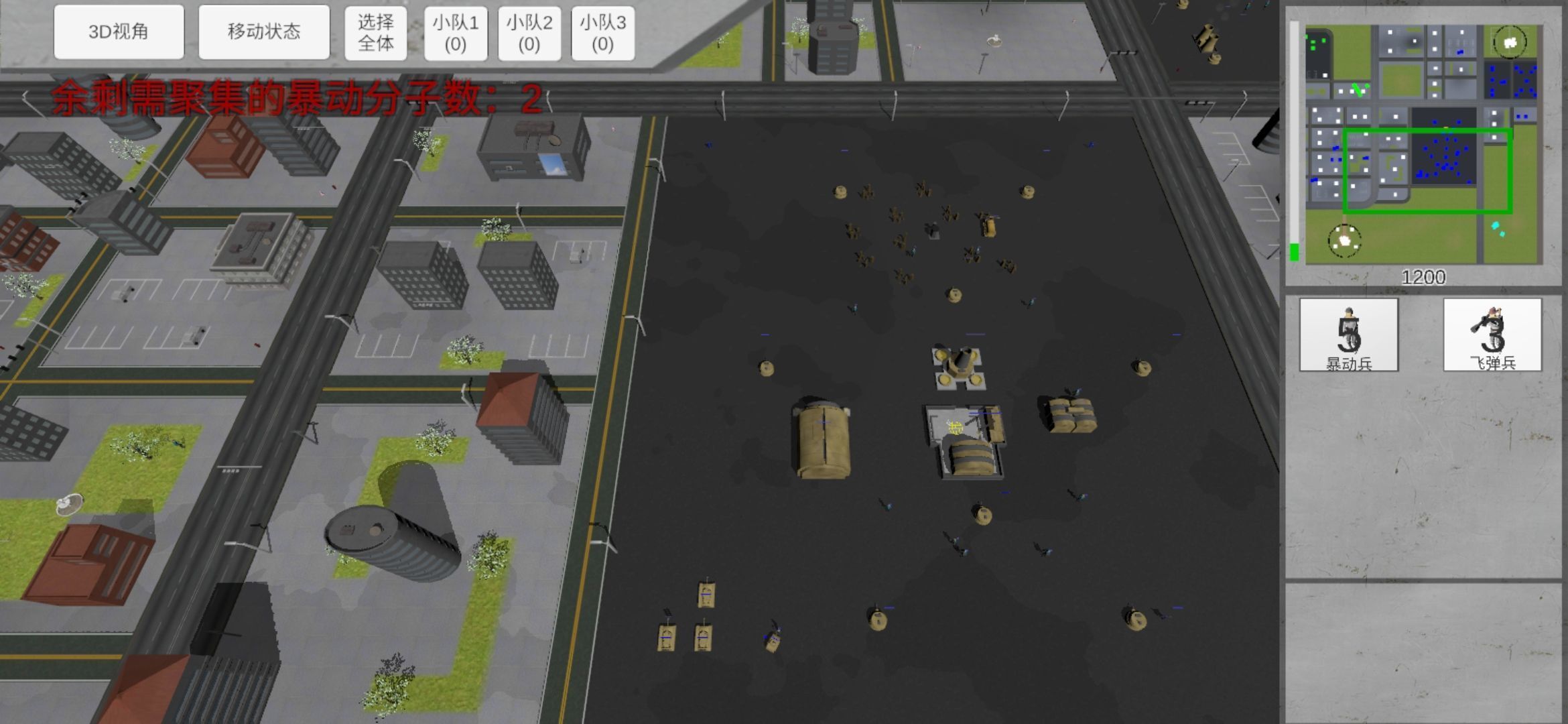This screenshot has height=724, width=1568.
Task: Recruit a 暴动兵 riot soldier
Action: pyautogui.click(x=1348, y=335)
